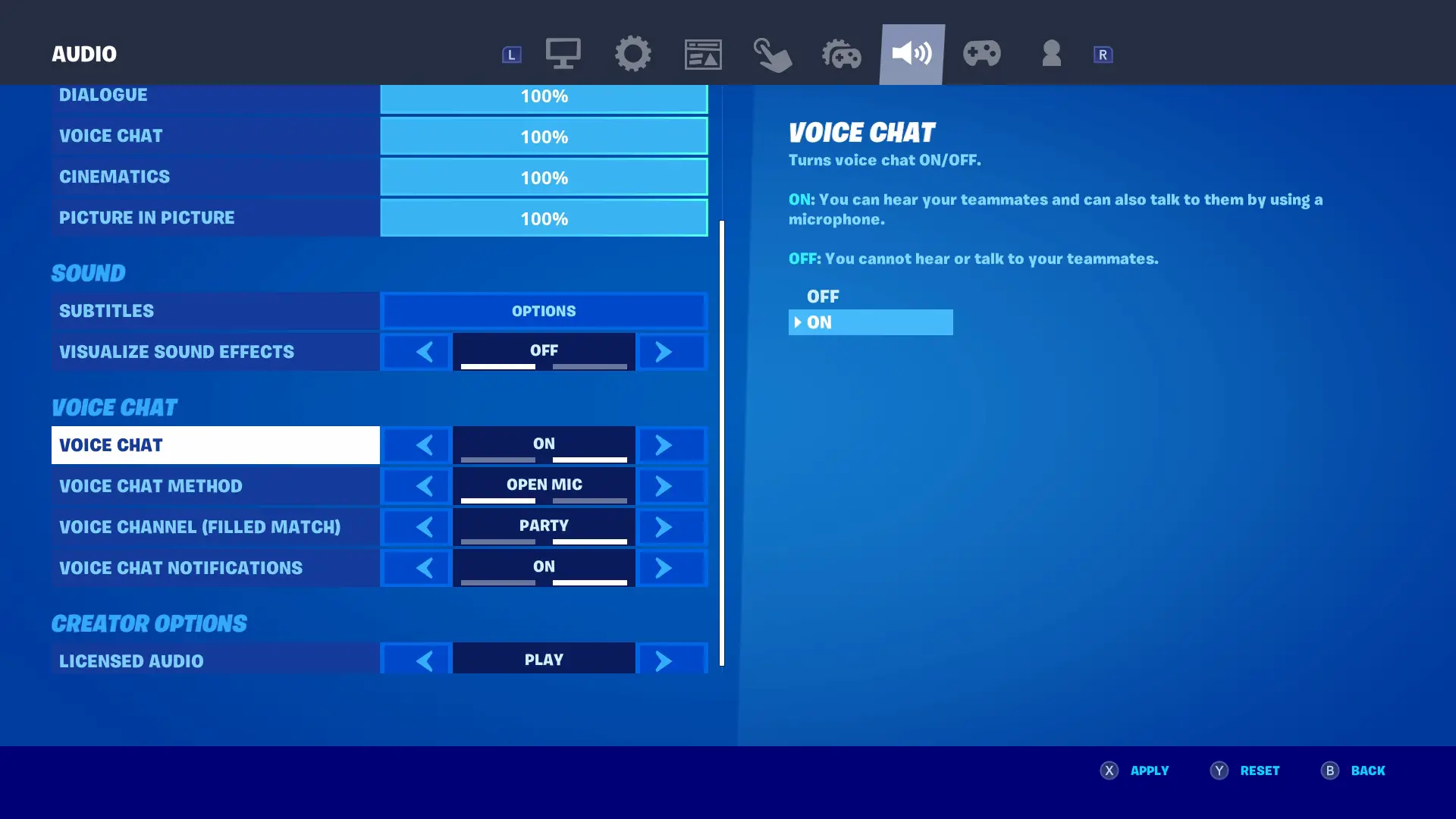Switch to next tab with R bumper
This screenshot has width=1456, height=819.
click(1103, 53)
